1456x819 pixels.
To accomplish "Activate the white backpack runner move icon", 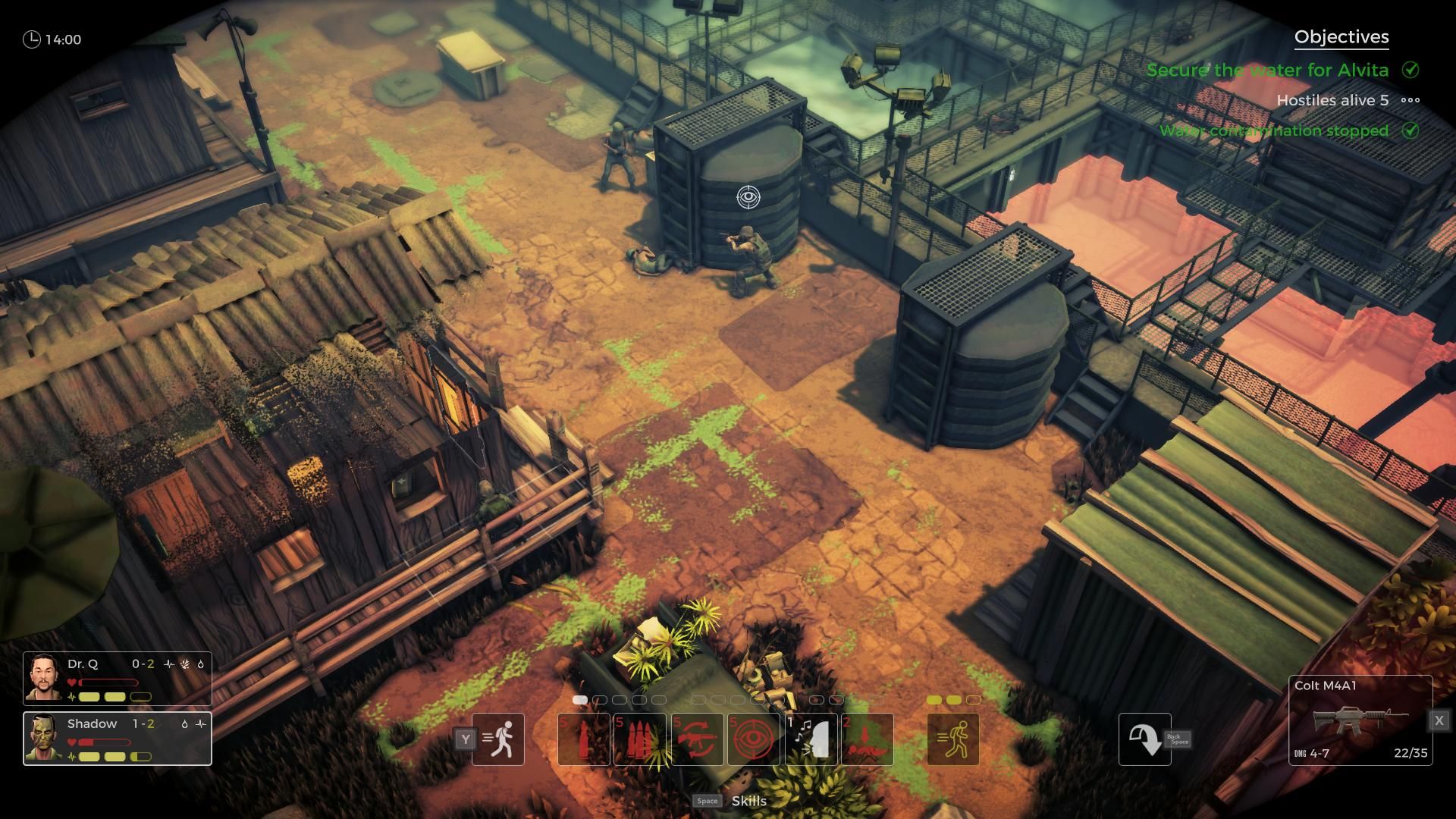I will (x=498, y=739).
